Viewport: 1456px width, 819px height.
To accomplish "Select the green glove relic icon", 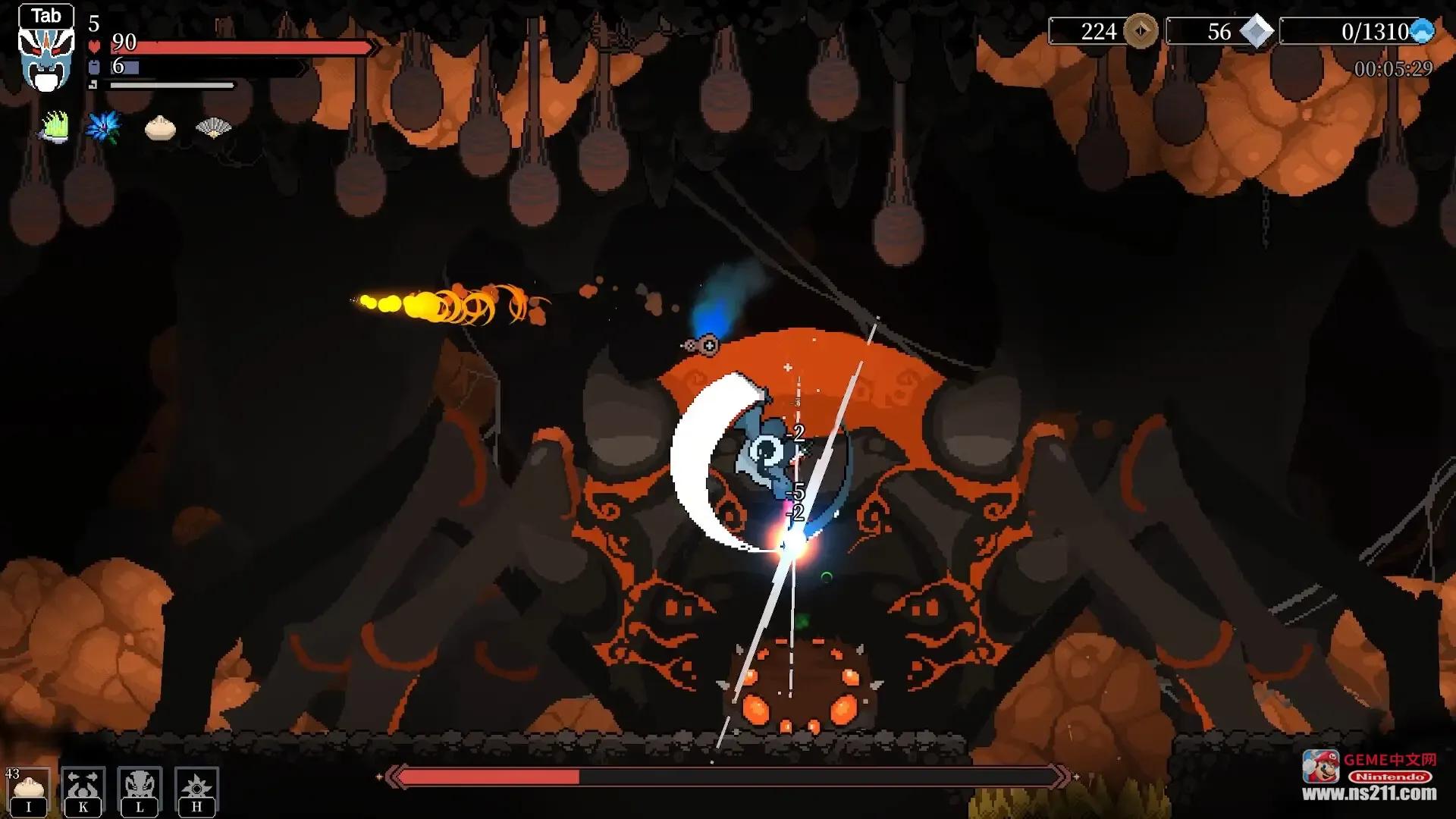I will pos(54,127).
